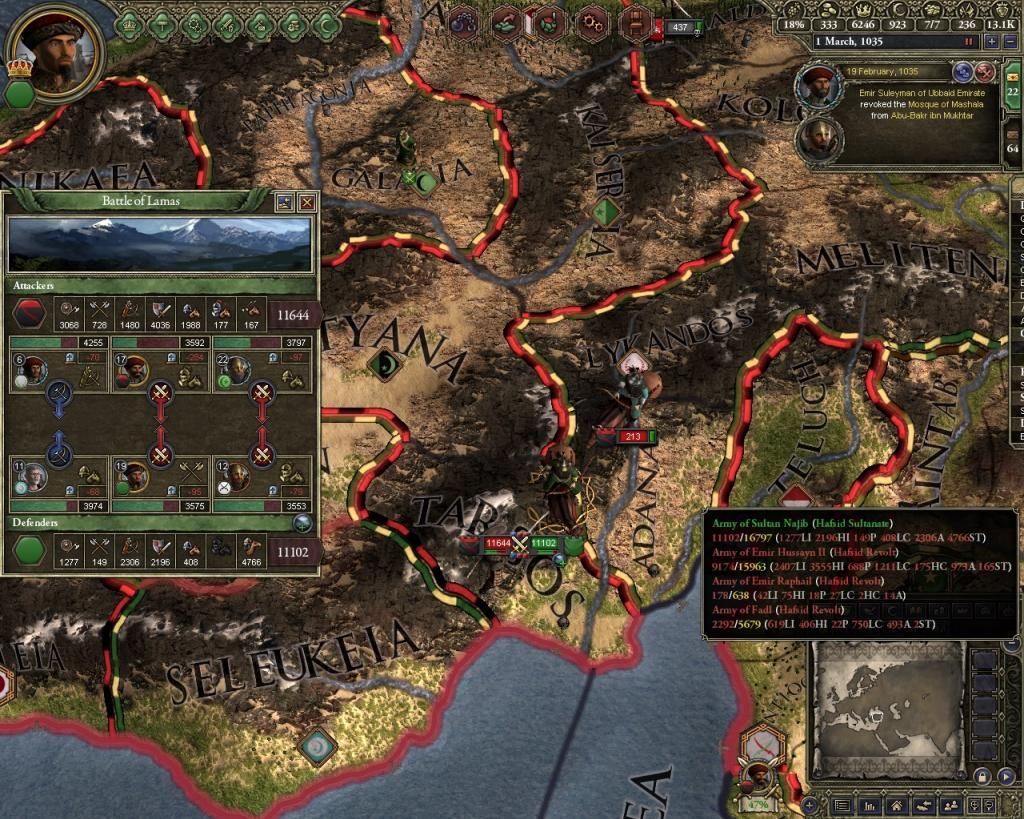1024x819 pixels.
Task: Click Emir Suleyman's portrait in the message
Action: click(x=818, y=88)
